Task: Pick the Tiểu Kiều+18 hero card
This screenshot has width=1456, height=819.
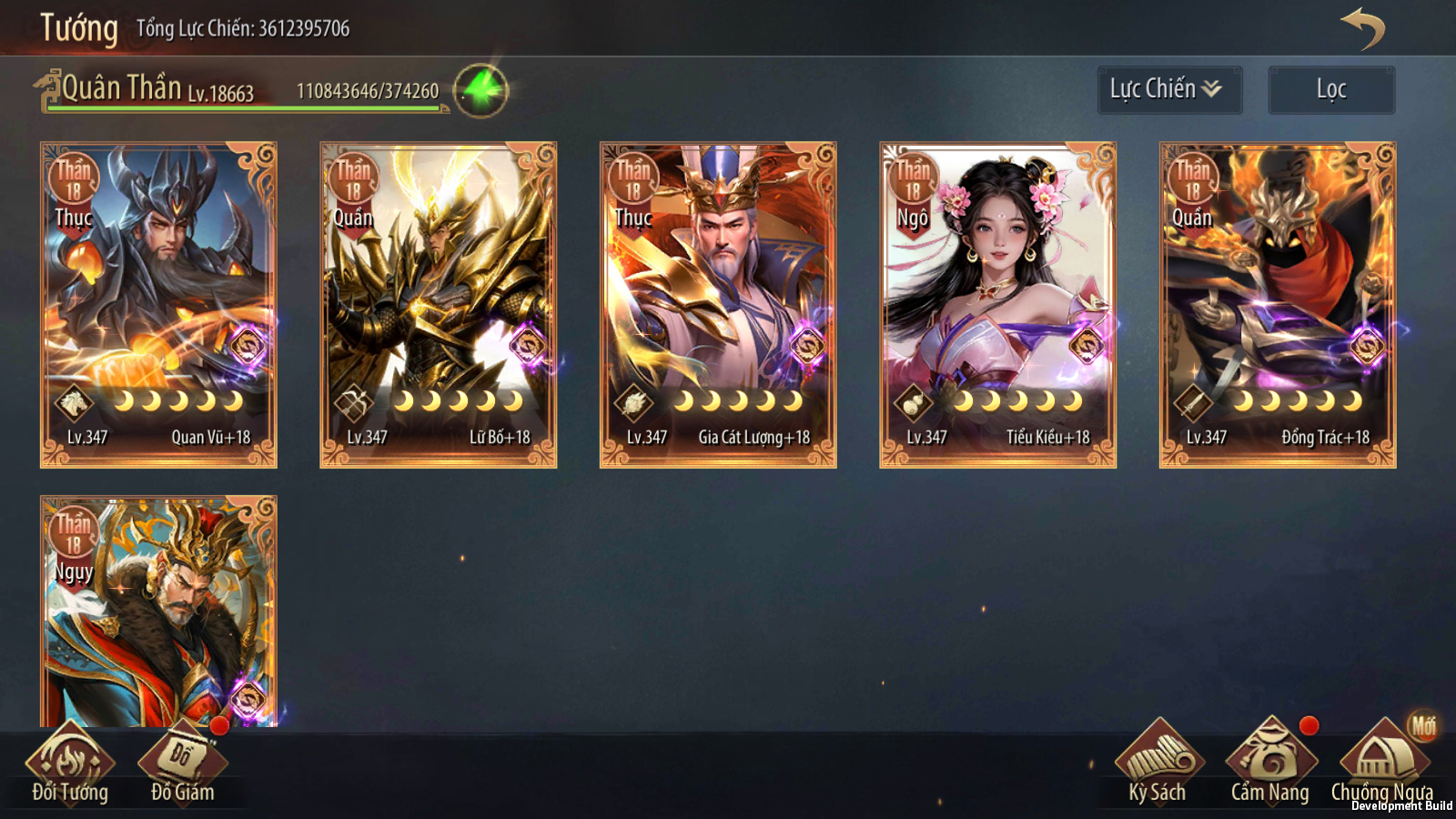Action: 997,305
